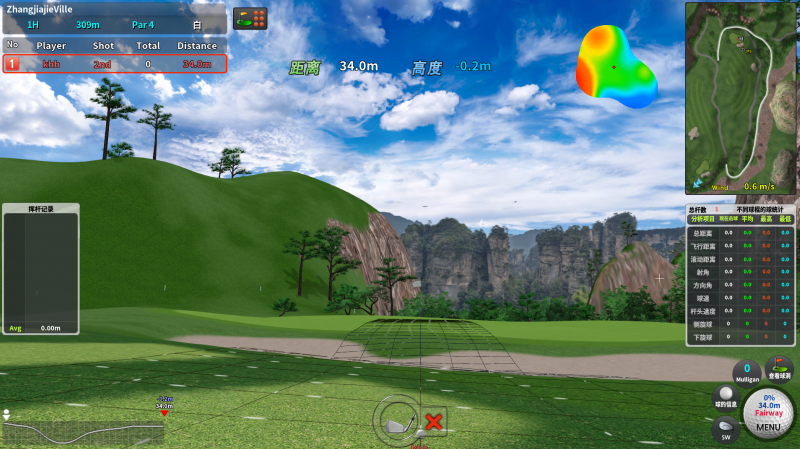Open the MENU golf ball button

[768, 413]
